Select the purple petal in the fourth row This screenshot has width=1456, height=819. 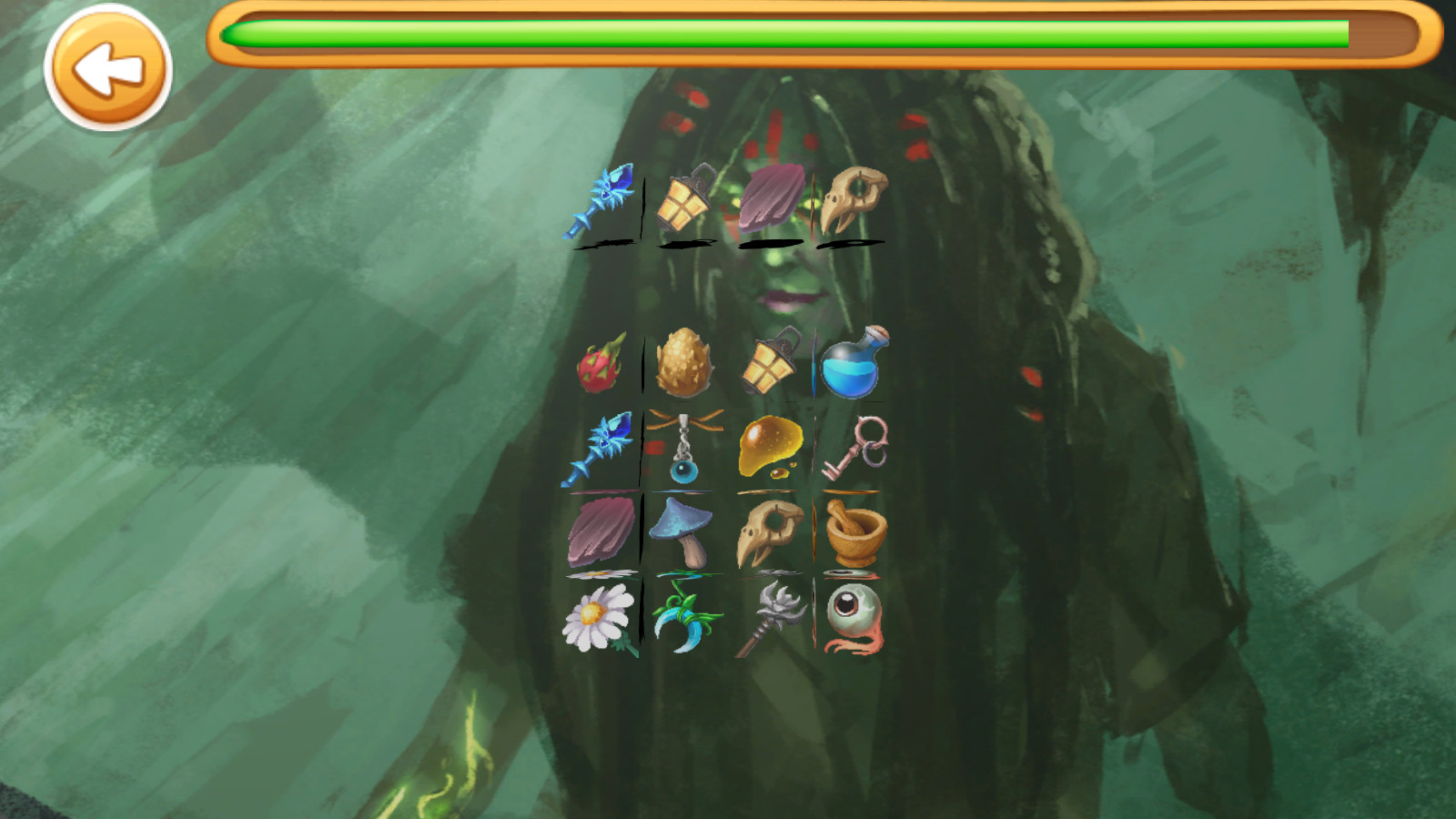[602, 532]
